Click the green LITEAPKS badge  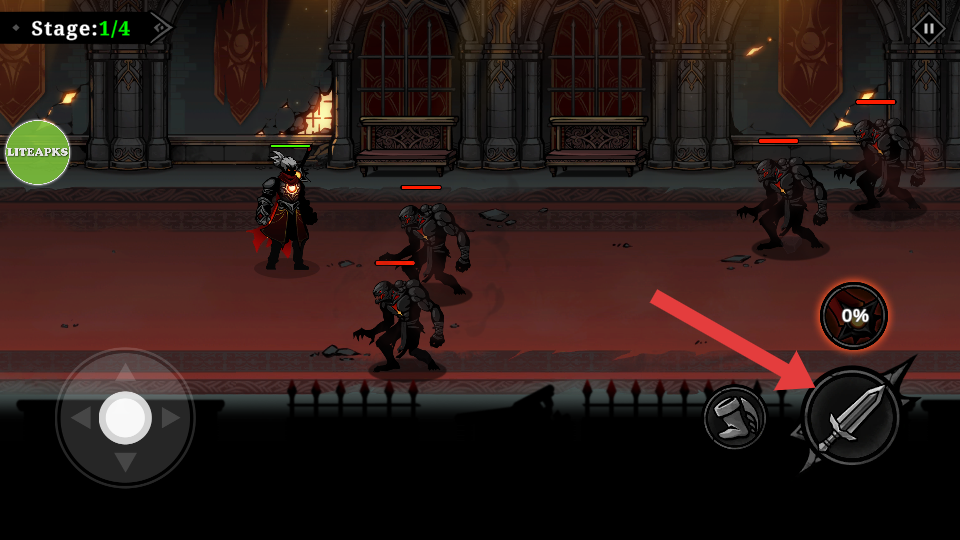tap(38, 152)
